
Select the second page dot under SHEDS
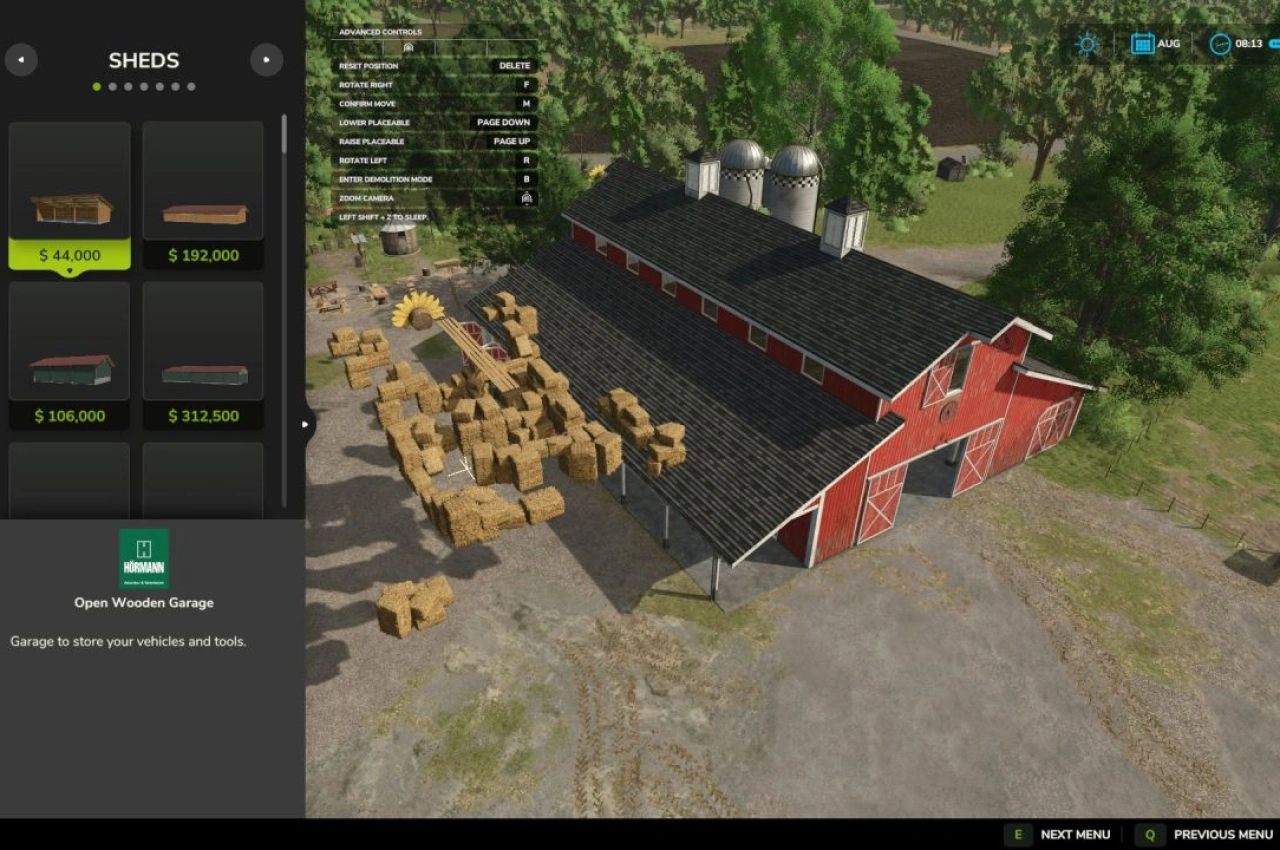coord(112,86)
